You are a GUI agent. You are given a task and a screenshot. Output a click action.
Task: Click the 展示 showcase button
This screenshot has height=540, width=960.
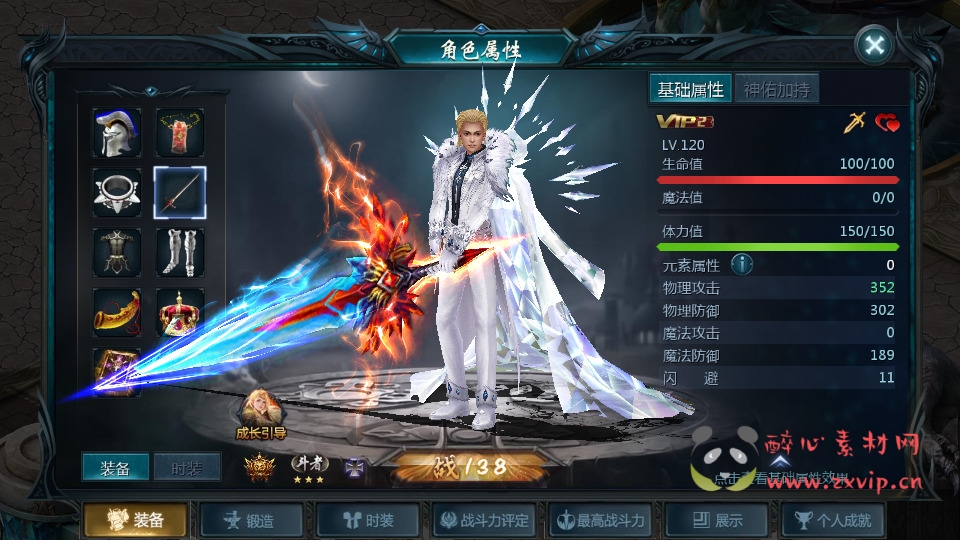(718, 520)
